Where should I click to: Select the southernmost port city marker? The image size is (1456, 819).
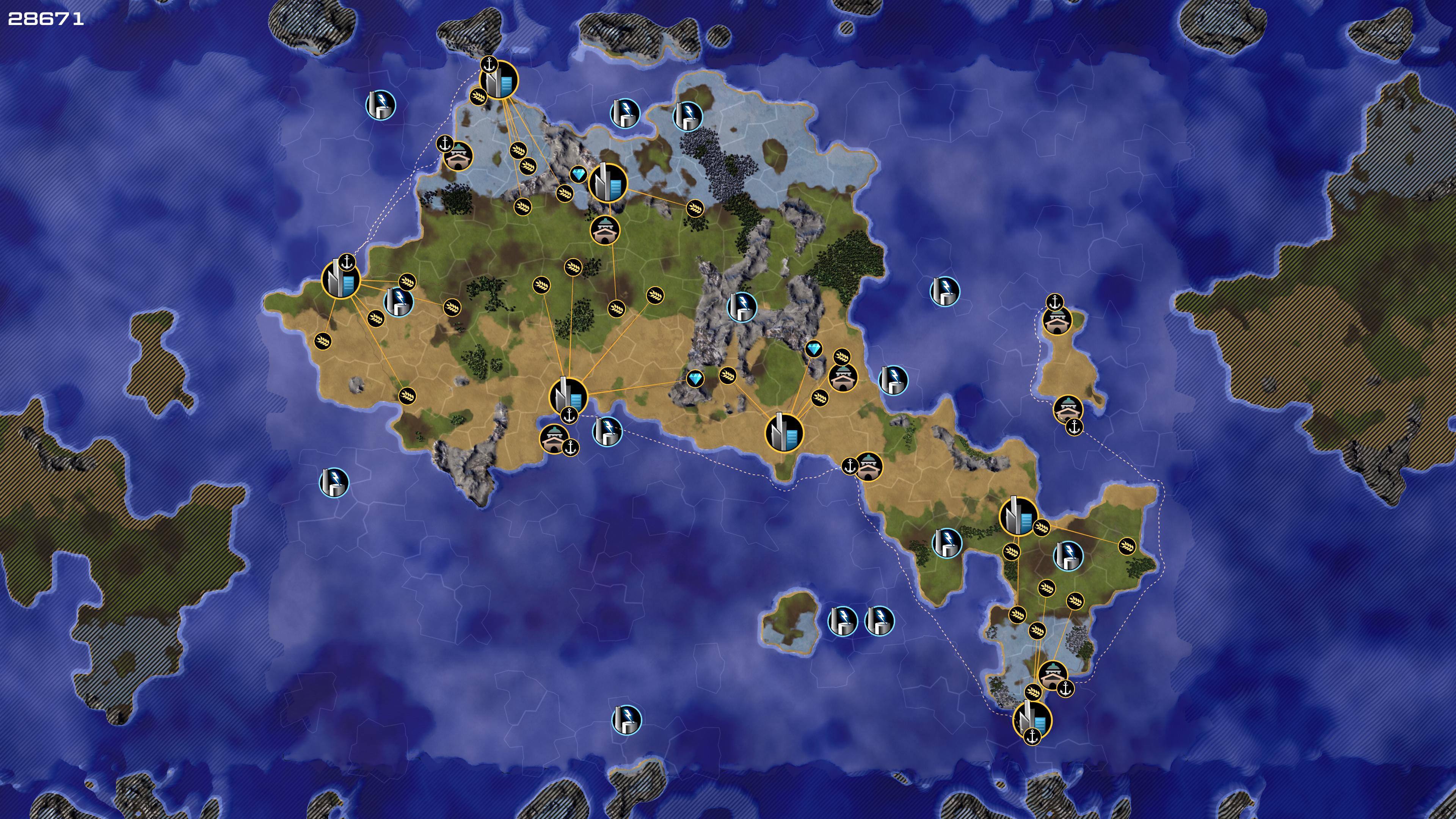[1032, 720]
